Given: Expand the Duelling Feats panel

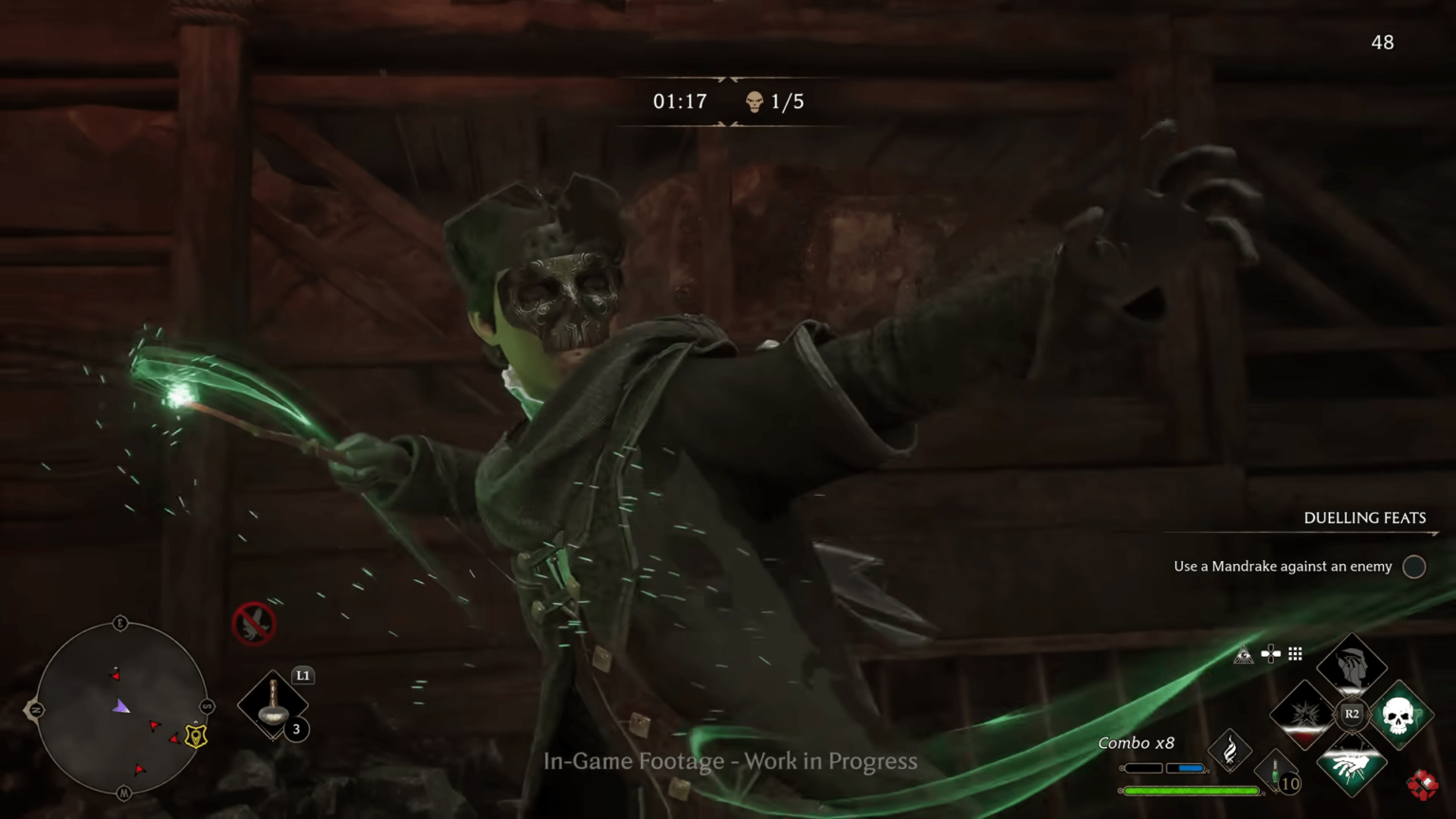Looking at the screenshot, I should pyautogui.click(x=1364, y=518).
